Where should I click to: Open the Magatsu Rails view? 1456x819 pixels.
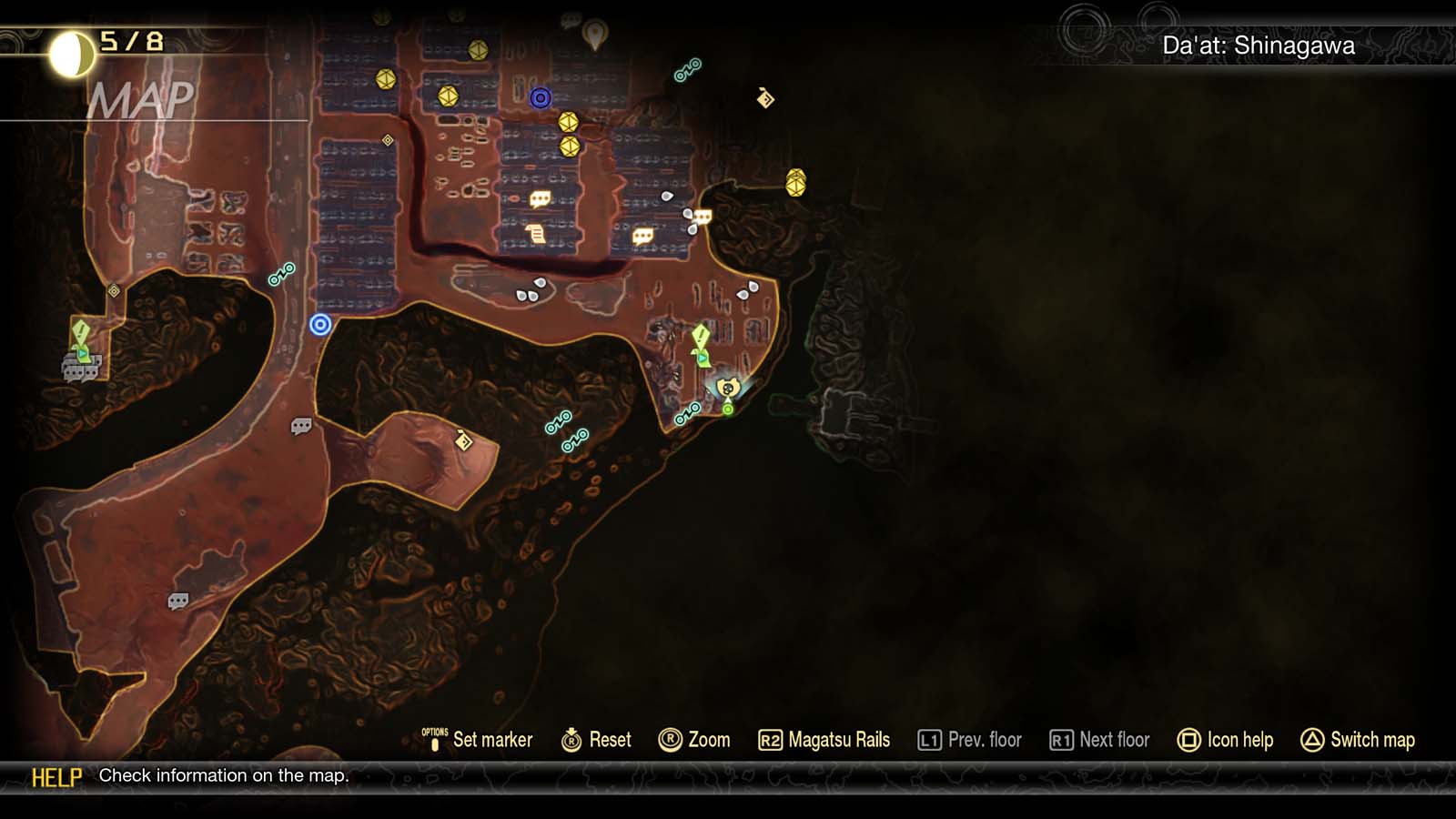pos(824,740)
